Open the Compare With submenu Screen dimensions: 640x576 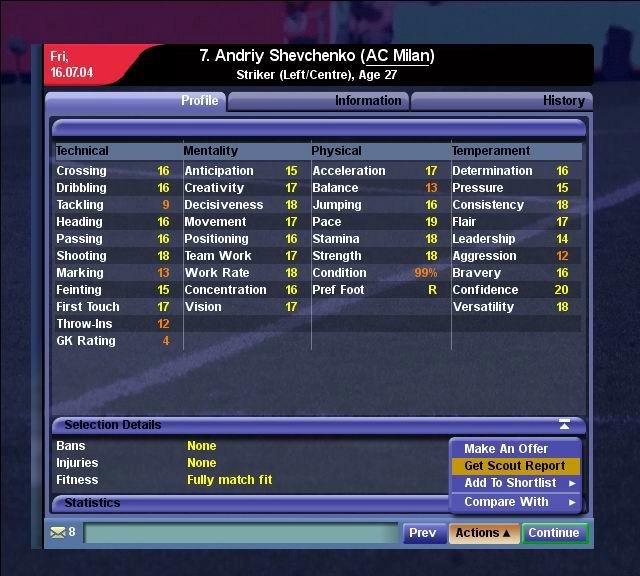coord(516,502)
